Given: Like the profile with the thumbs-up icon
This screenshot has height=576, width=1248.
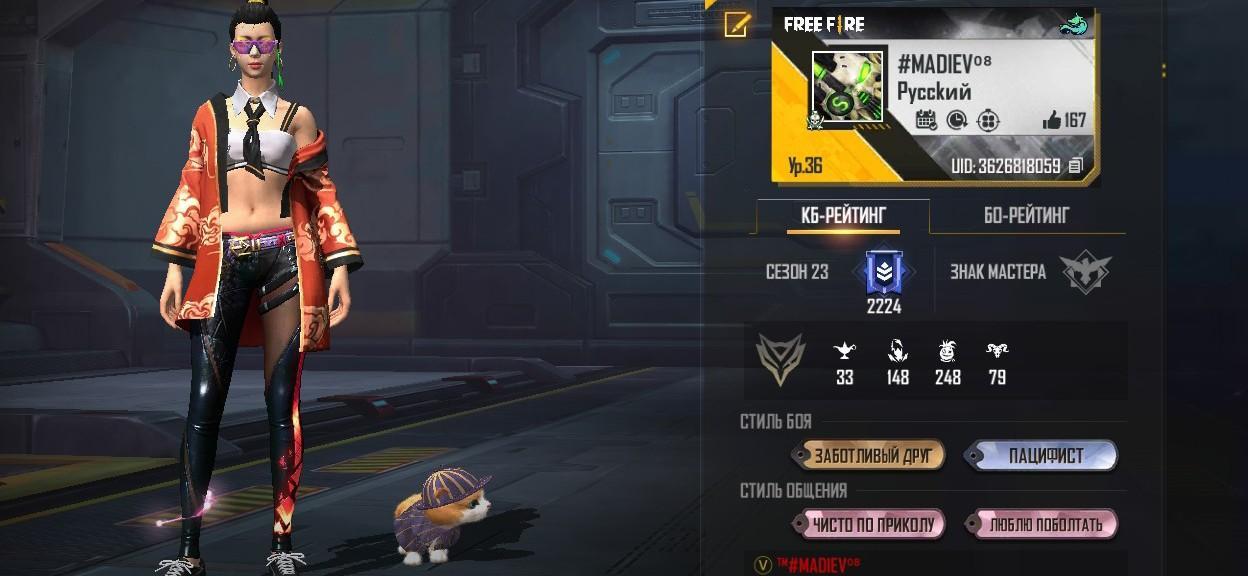Looking at the screenshot, I should point(1051,120).
